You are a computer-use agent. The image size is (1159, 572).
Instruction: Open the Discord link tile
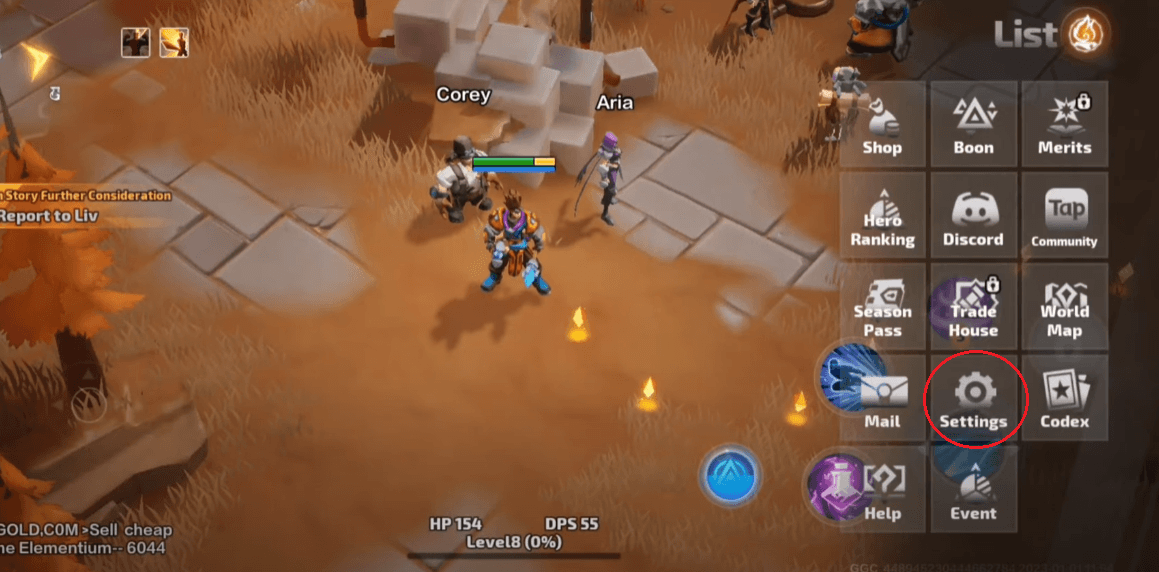click(973, 217)
